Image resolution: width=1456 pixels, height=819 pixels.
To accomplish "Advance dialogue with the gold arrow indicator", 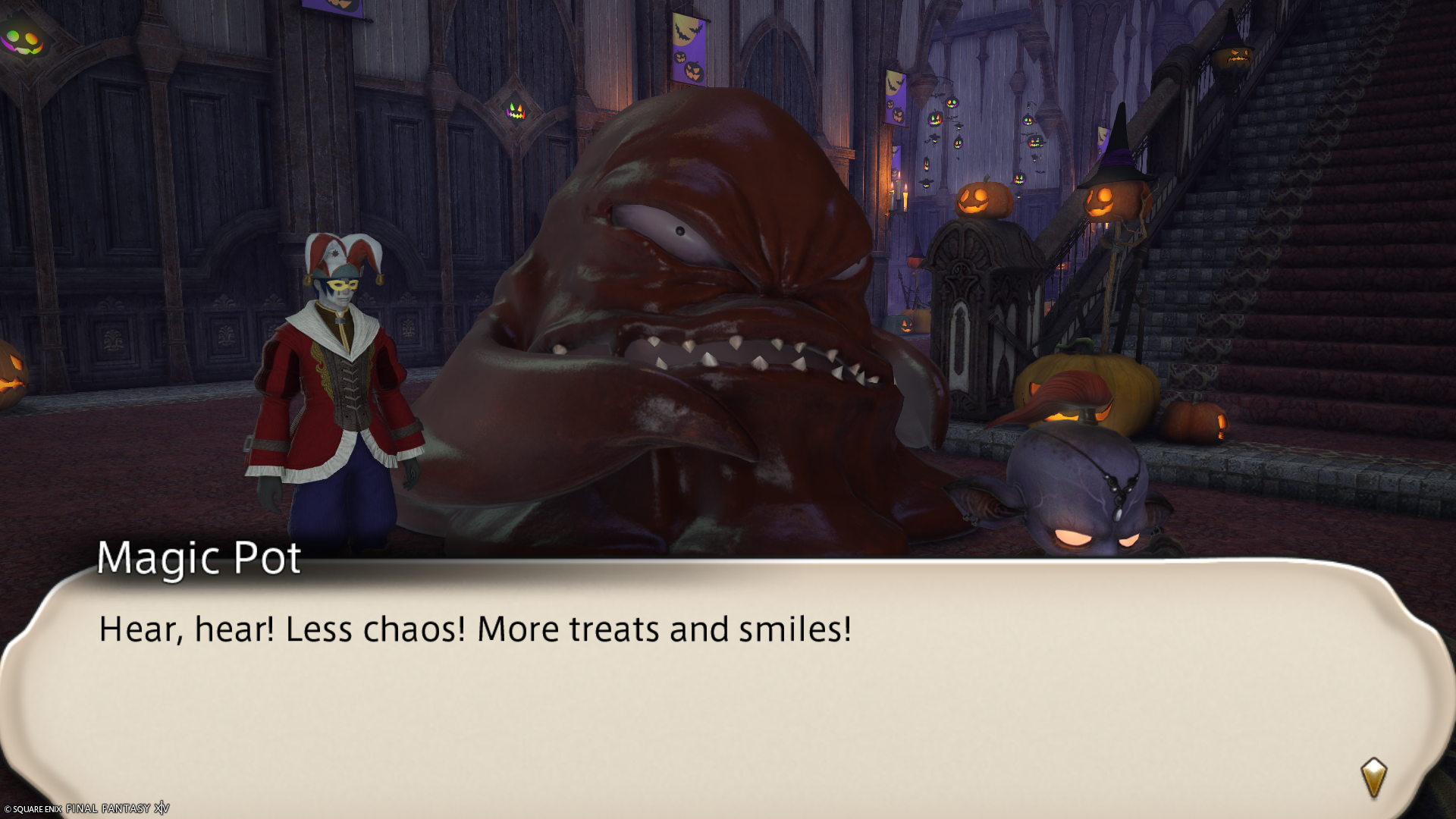I will [x=1373, y=777].
